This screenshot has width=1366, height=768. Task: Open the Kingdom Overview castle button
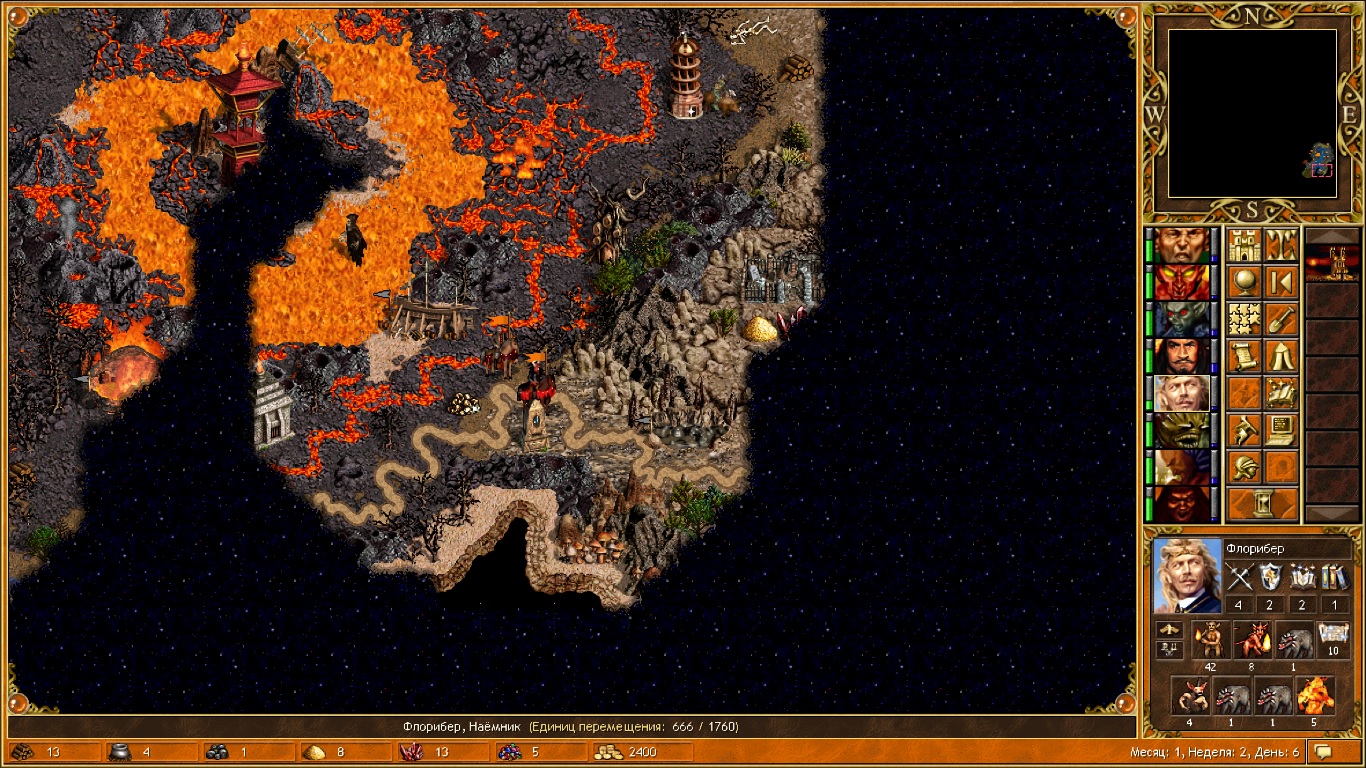(x=1244, y=245)
